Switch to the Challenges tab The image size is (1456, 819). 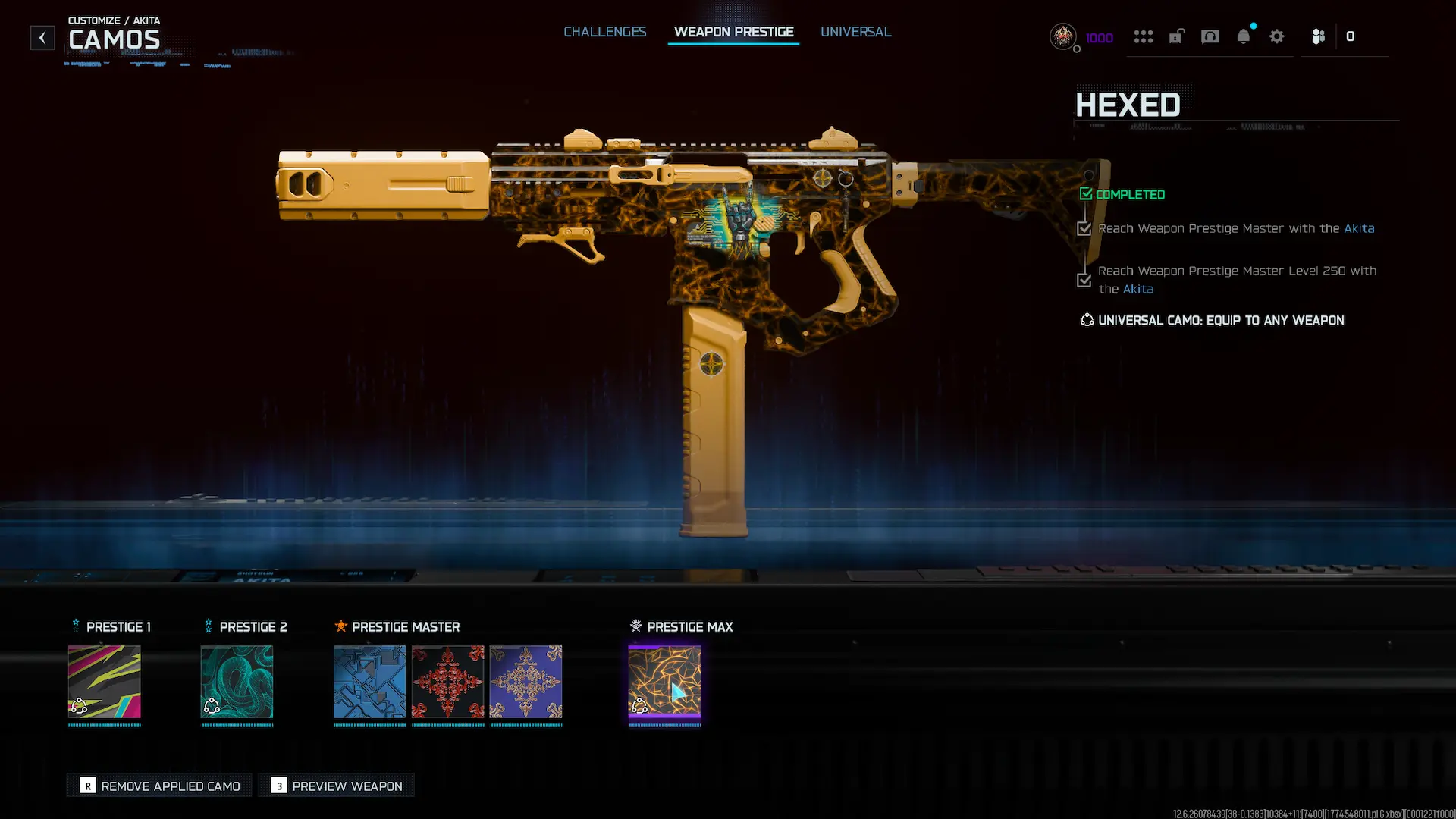pyautogui.click(x=604, y=32)
